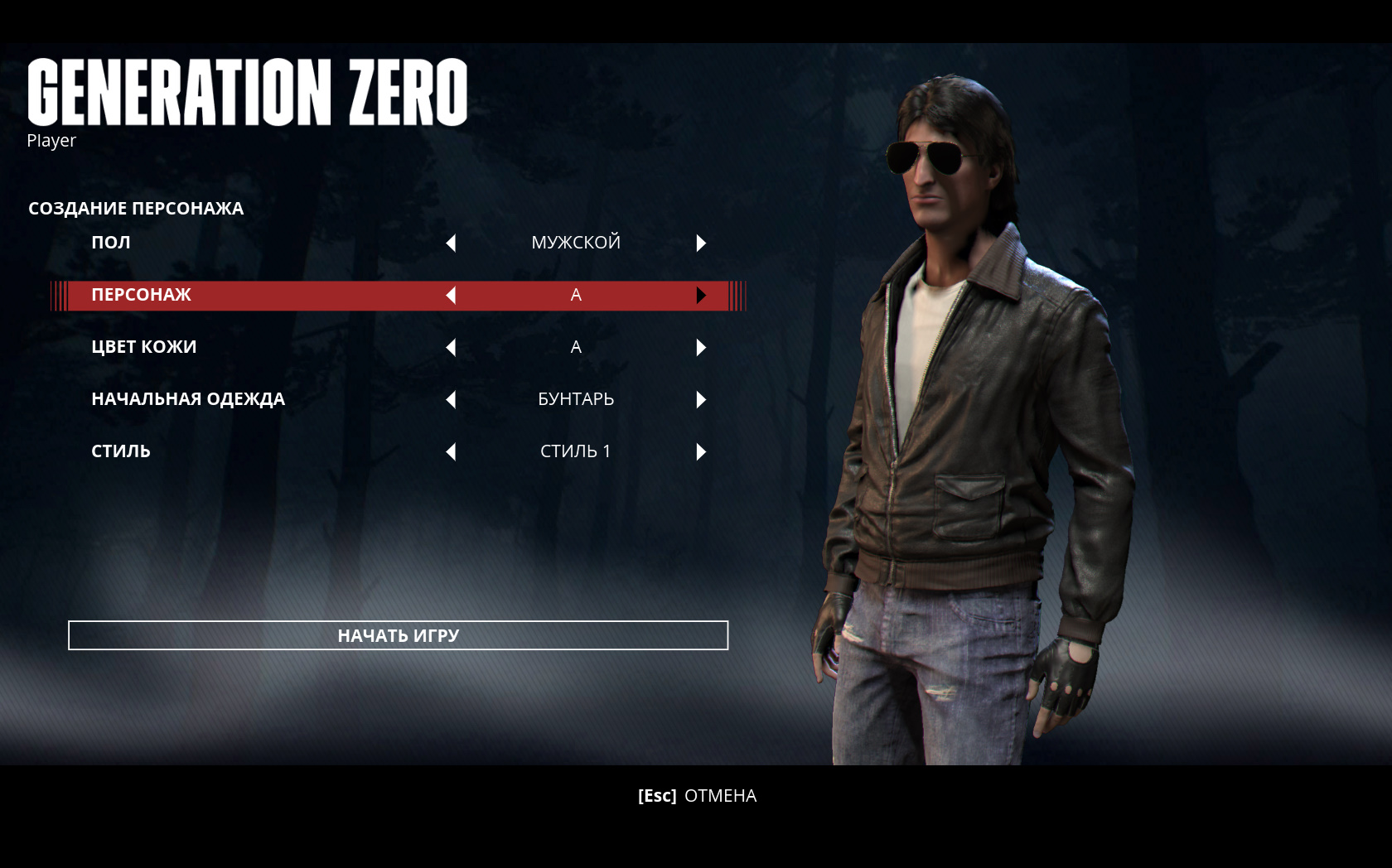Click left arrow next to СТИЛЬ 1
The height and width of the screenshot is (868, 1392).
[451, 451]
